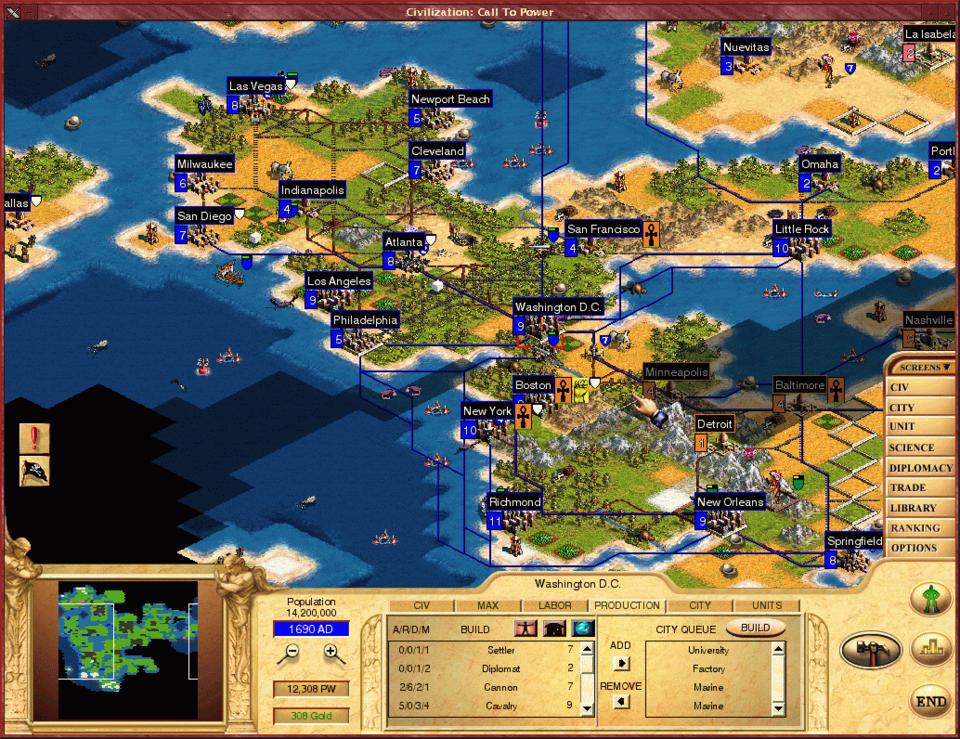Image resolution: width=960 pixels, height=739 pixels.
Task: End the turn with the END button
Action: (930, 702)
